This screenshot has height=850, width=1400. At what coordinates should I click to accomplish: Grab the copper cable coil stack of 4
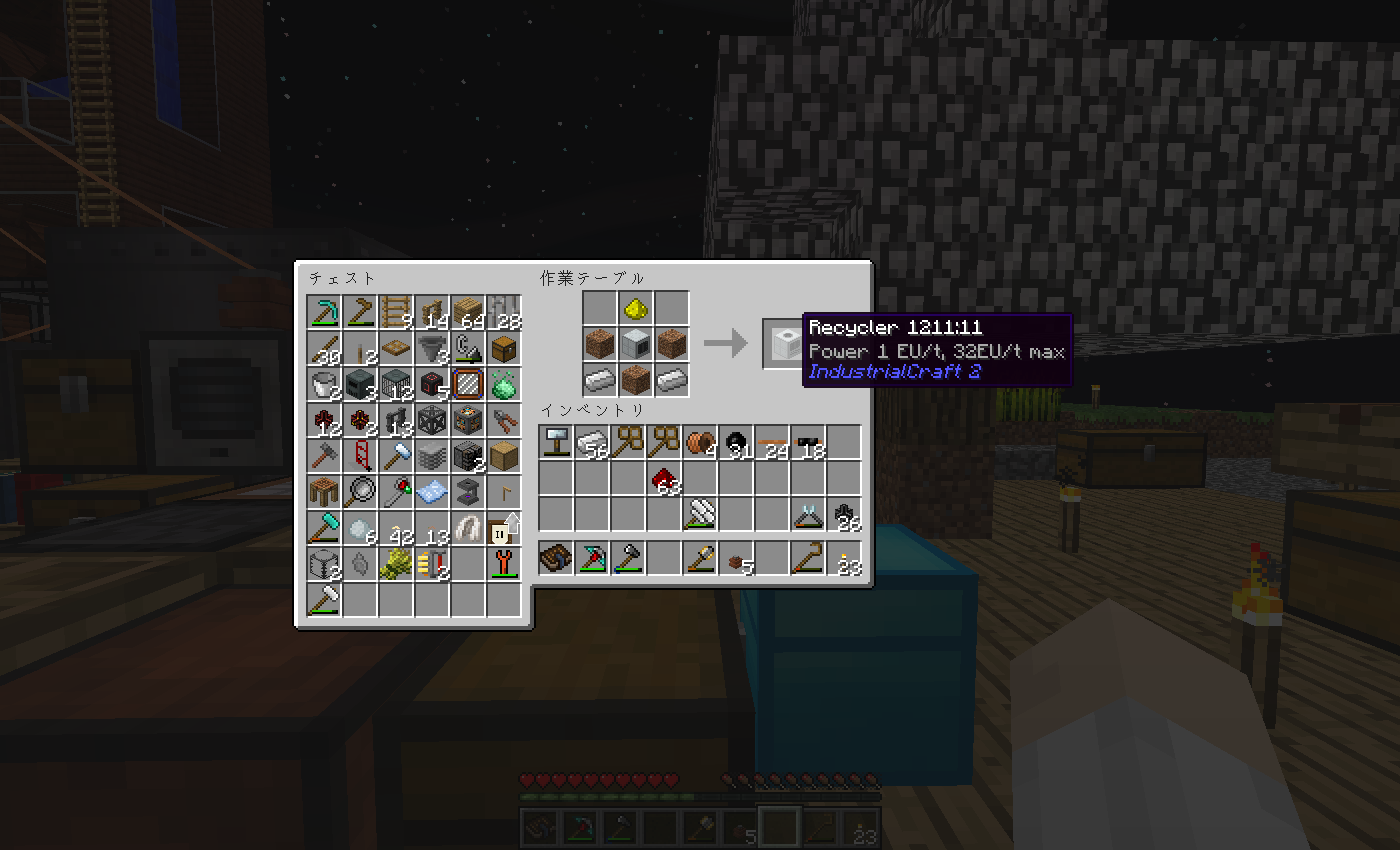700,442
